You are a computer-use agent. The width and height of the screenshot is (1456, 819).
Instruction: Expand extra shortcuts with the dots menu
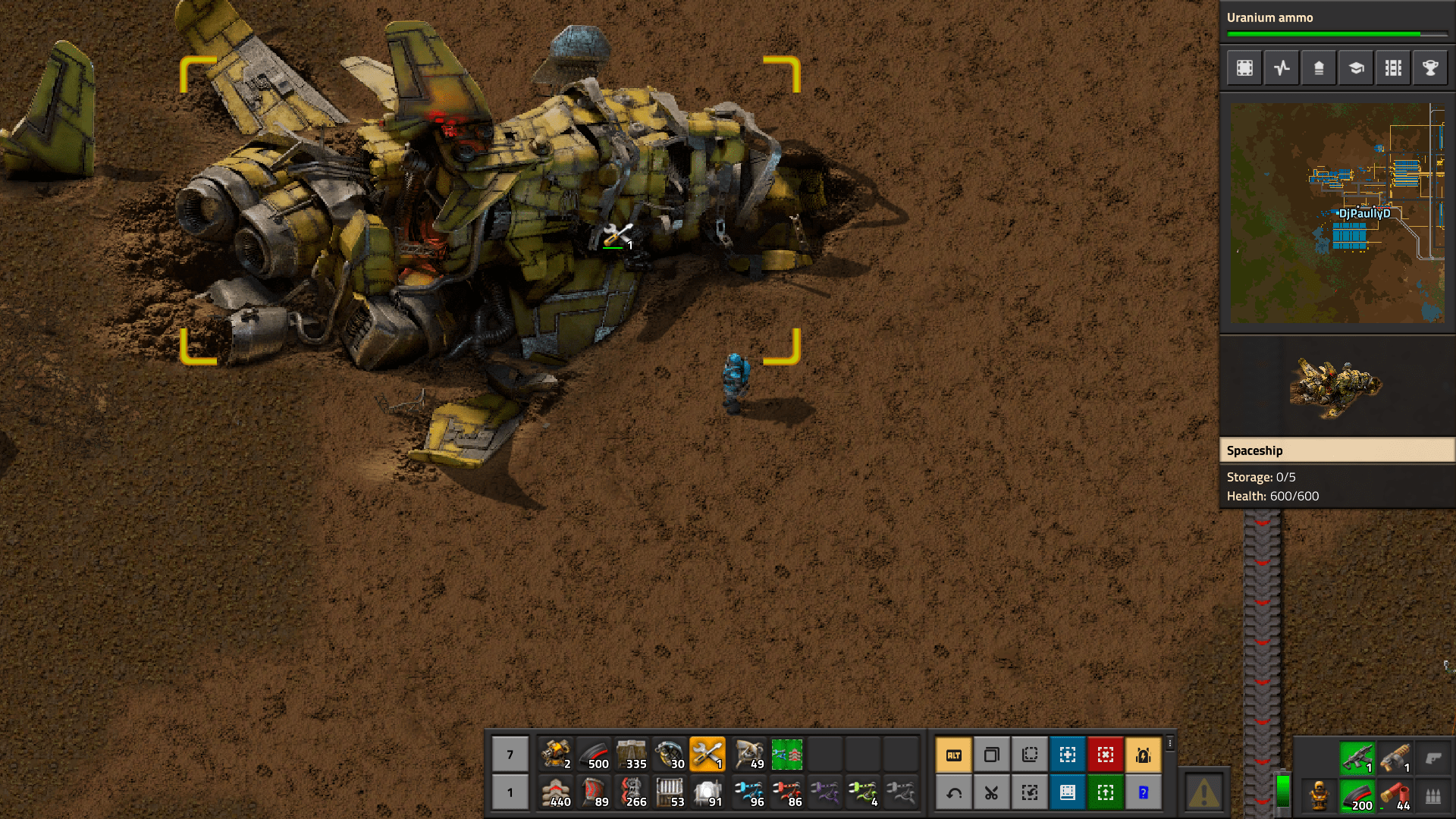pyautogui.click(x=1169, y=743)
